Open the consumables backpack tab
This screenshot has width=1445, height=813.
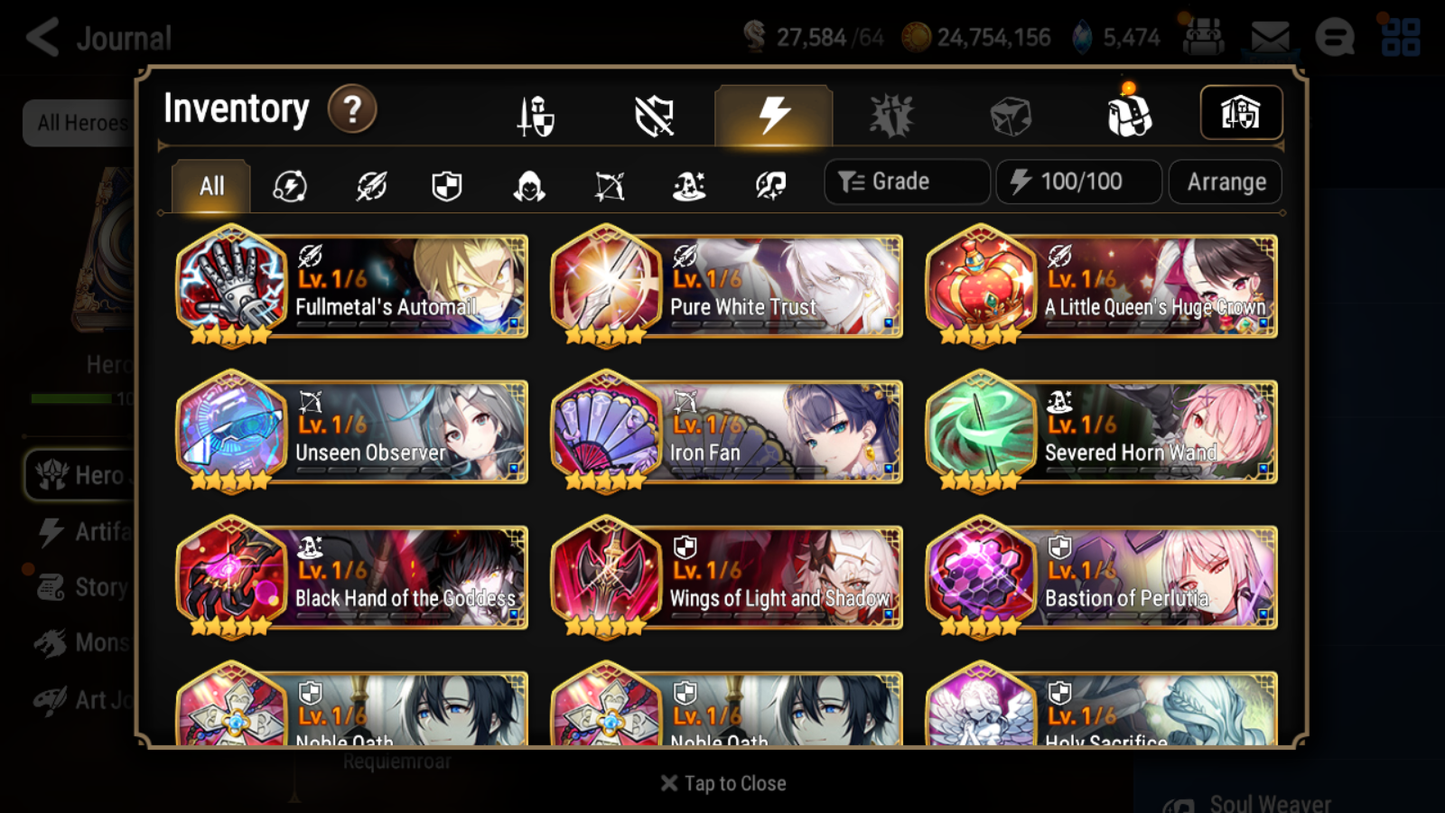(x=1129, y=114)
